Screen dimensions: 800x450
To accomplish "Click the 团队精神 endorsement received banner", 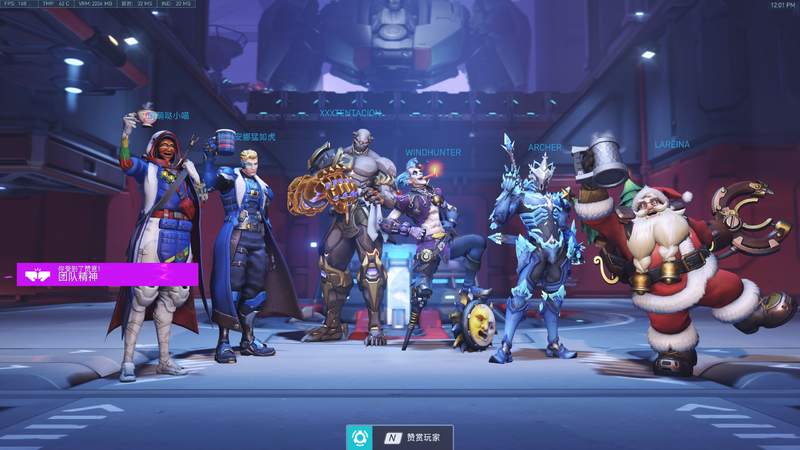I will tap(107, 274).
